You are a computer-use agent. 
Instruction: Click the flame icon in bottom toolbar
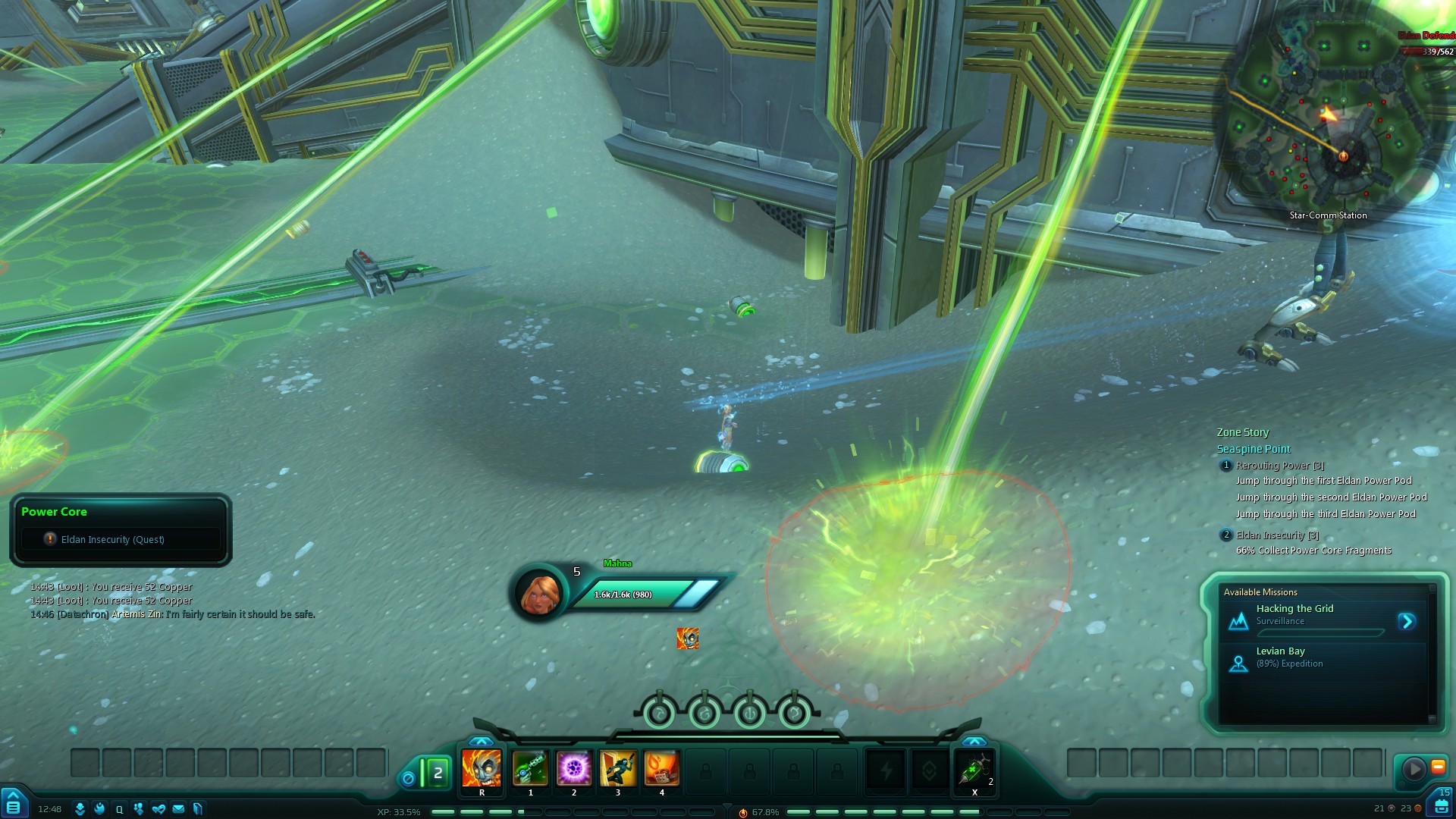click(99, 809)
